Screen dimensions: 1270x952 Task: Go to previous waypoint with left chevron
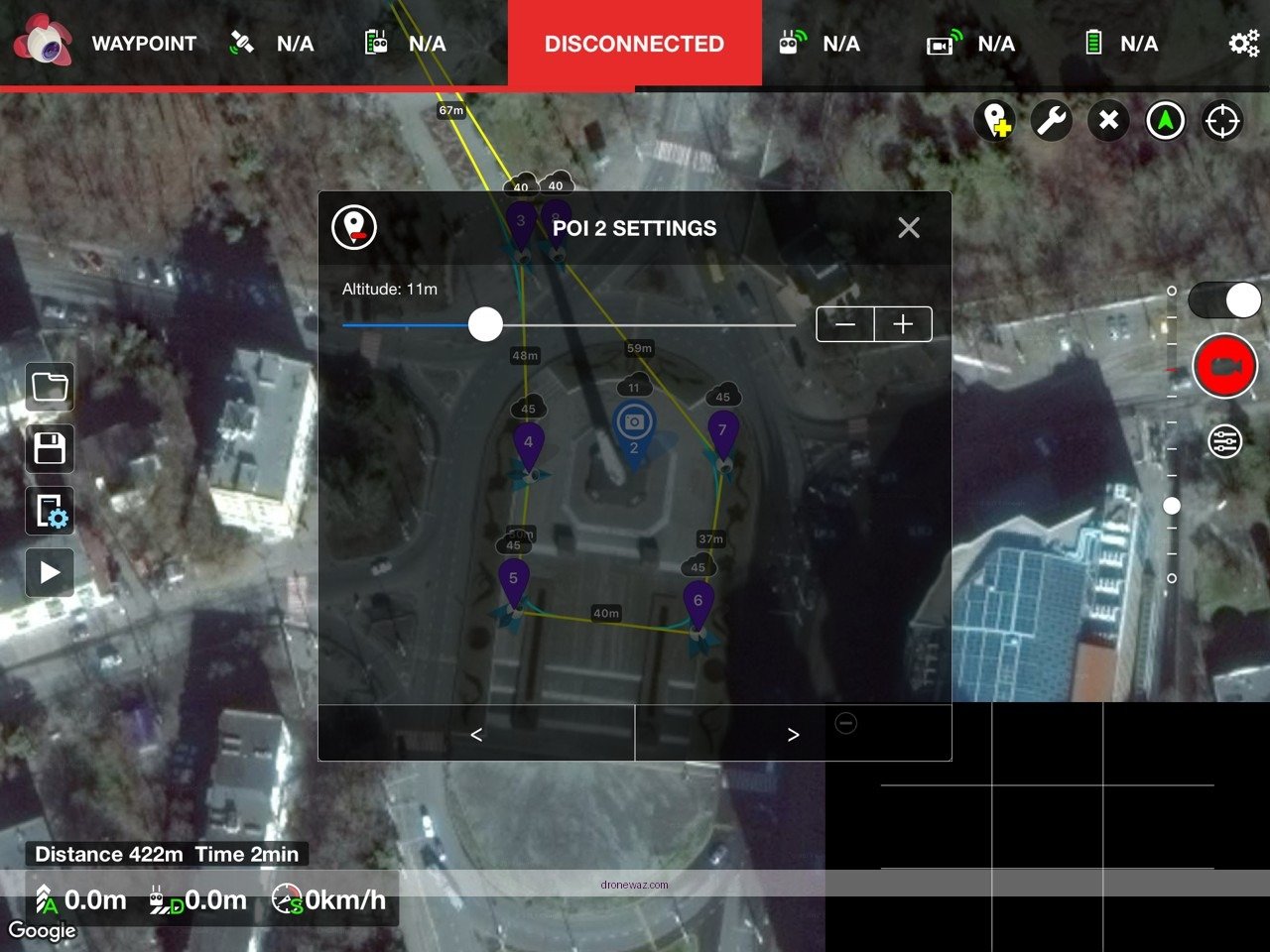pyautogui.click(x=475, y=734)
